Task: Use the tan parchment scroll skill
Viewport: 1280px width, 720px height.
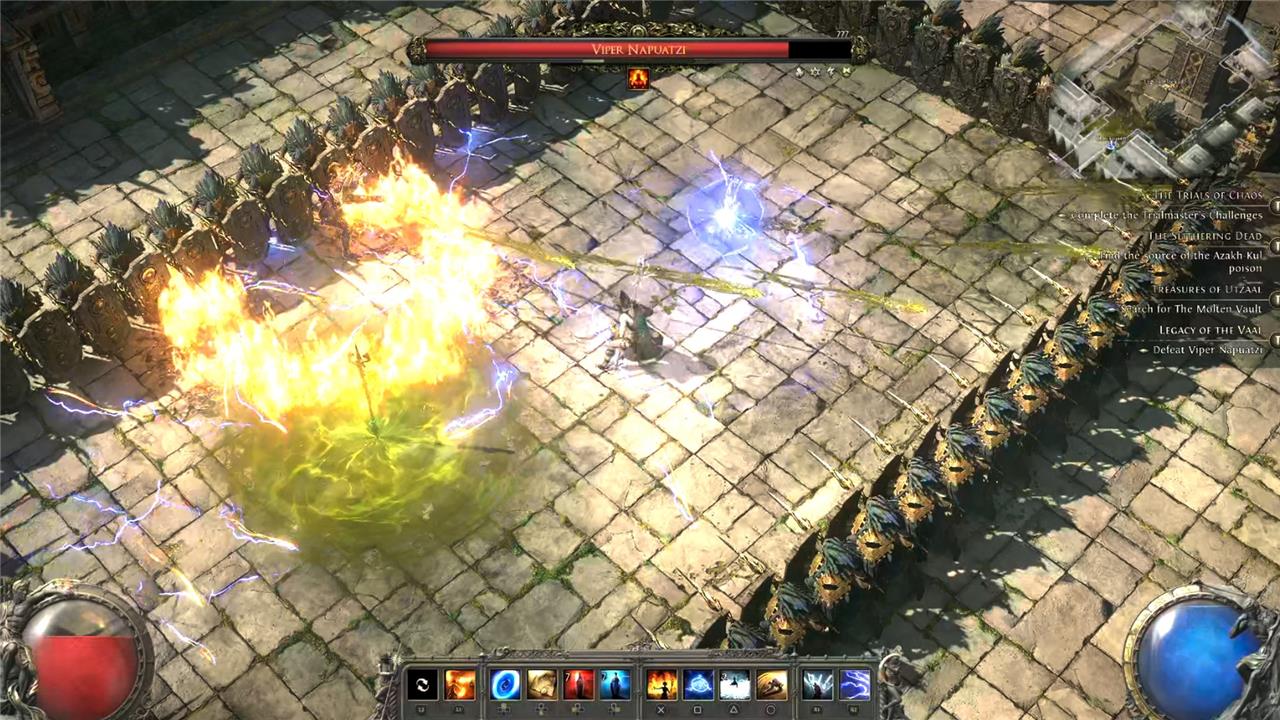Action: (x=541, y=685)
